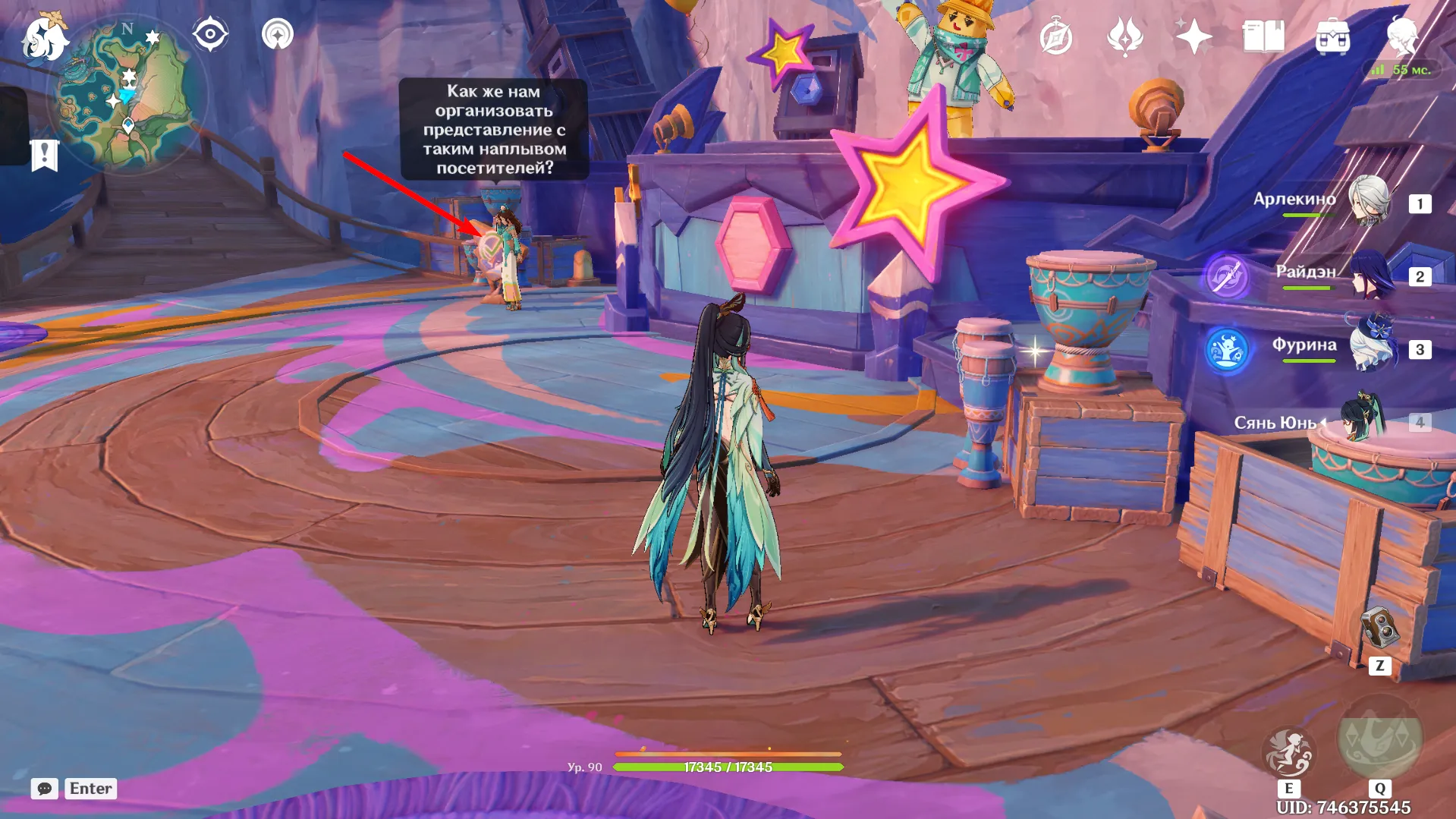
Task: Open the adventurer handbook book icon
Action: 1263,36
